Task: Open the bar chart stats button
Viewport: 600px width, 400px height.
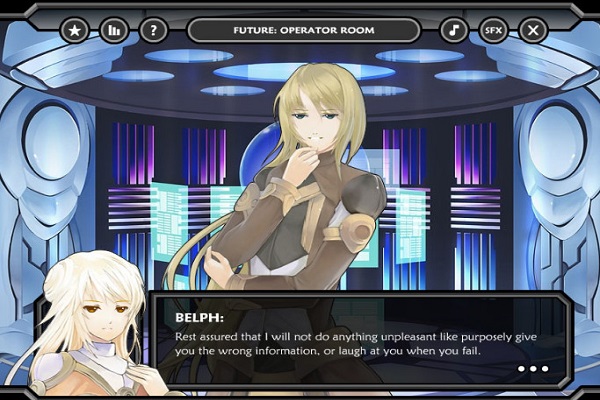Action: pyautogui.click(x=114, y=30)
